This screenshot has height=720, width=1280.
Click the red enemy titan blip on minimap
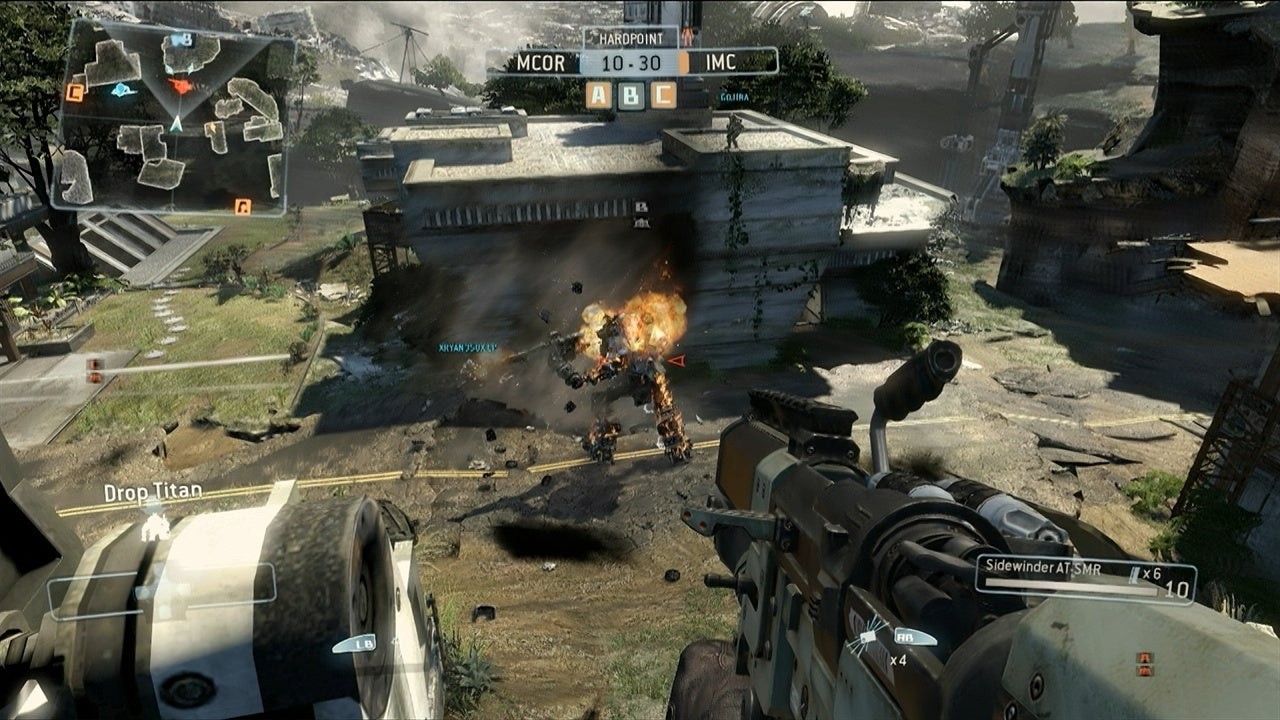[x=181, y=86]
